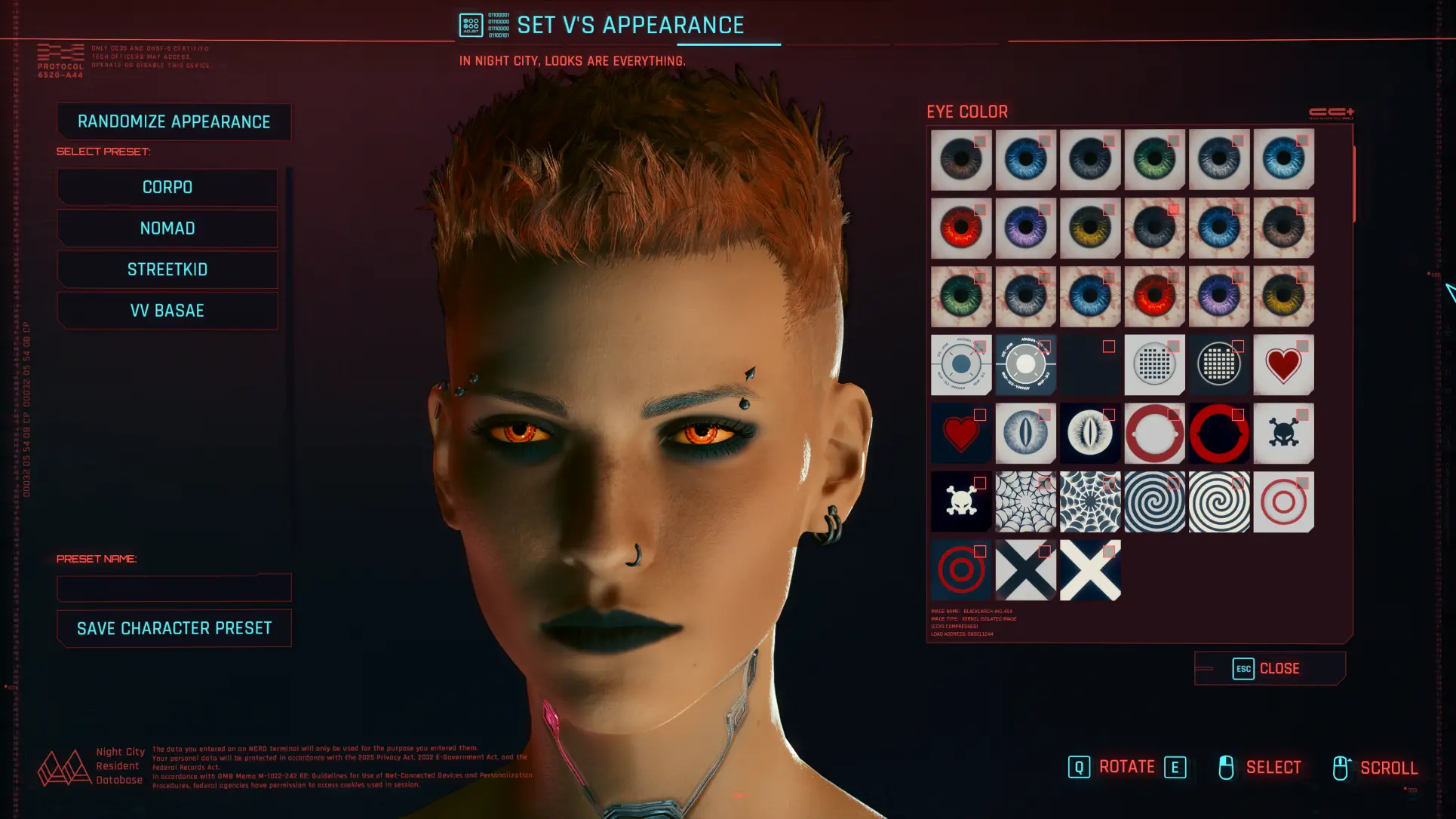Pick the red bullseye on white eye
Screen dimensions: 1456x819
(x=1283, y=502)
